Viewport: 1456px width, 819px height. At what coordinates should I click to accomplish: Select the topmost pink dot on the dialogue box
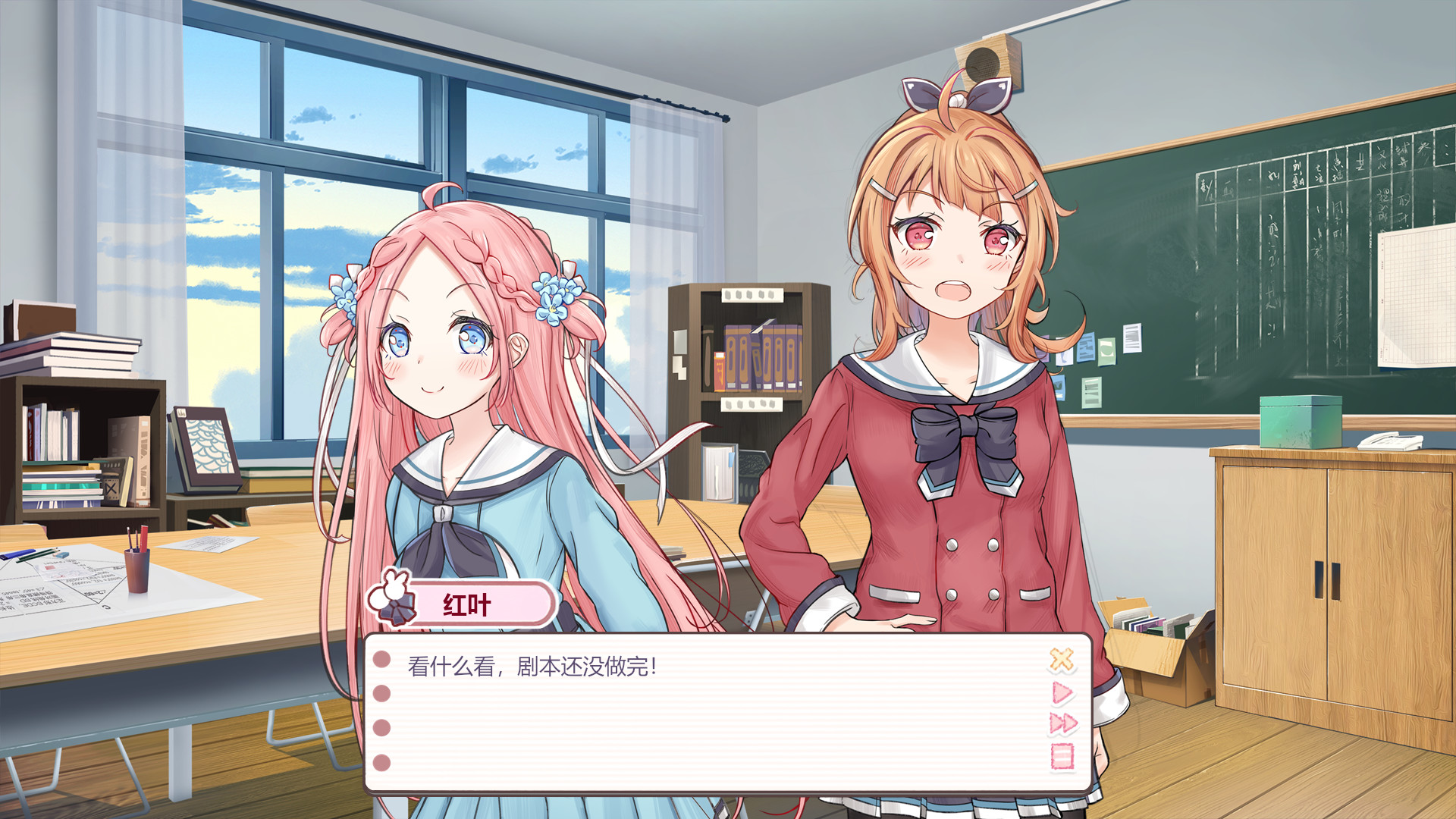(381, 661)
